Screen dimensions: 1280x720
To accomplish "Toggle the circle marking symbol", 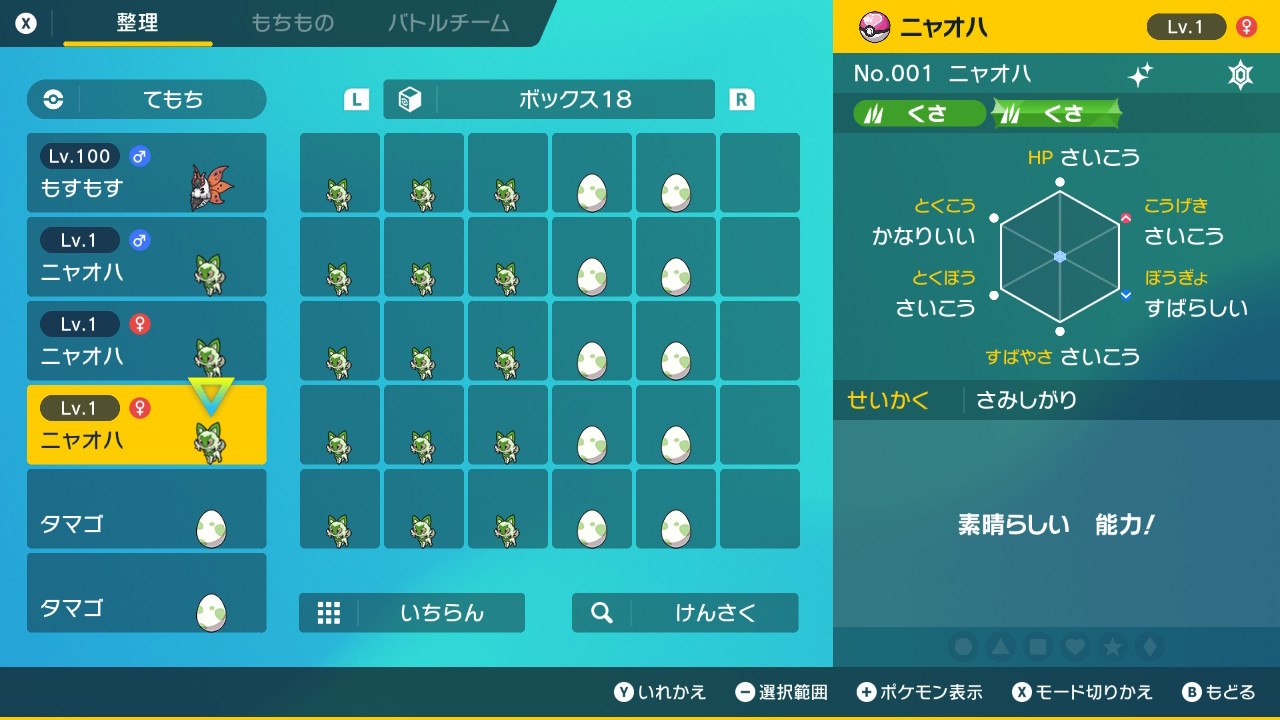I will [x=964, y=647].
